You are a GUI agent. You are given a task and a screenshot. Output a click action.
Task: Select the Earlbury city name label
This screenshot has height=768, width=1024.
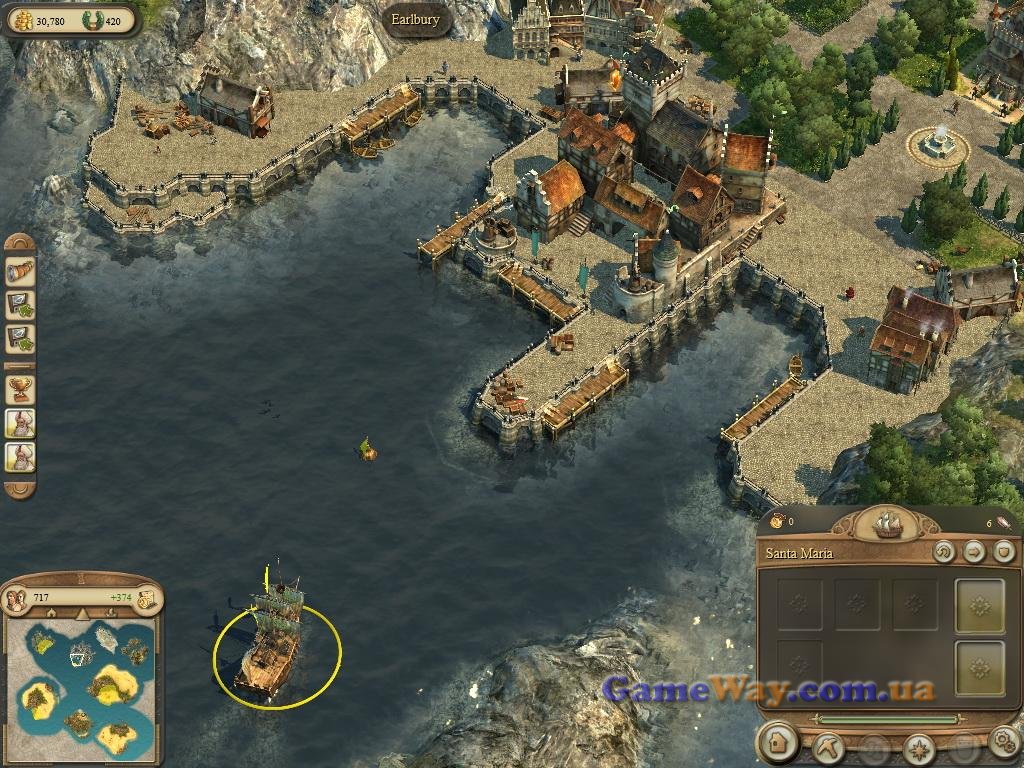[x=415, y=20]
